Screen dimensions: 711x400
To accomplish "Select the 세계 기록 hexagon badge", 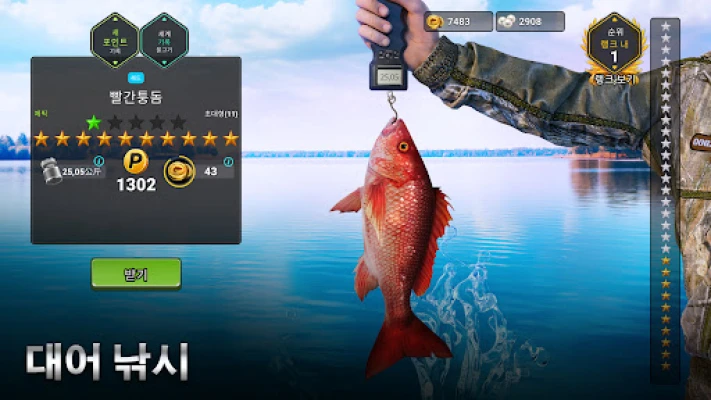I will click(x=163, y=40).
